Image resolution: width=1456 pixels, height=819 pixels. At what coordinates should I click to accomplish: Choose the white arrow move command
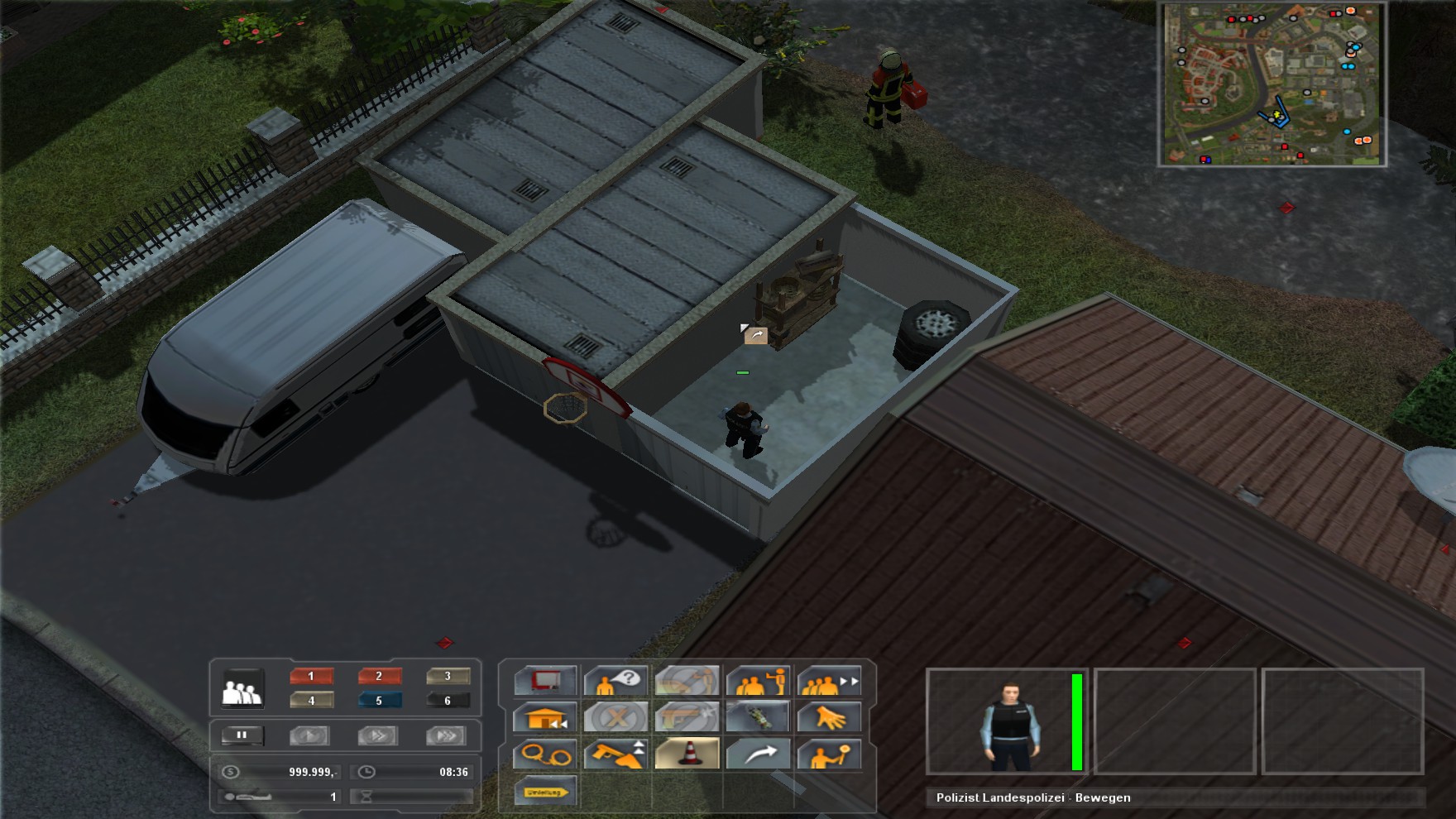pos(759,754)
